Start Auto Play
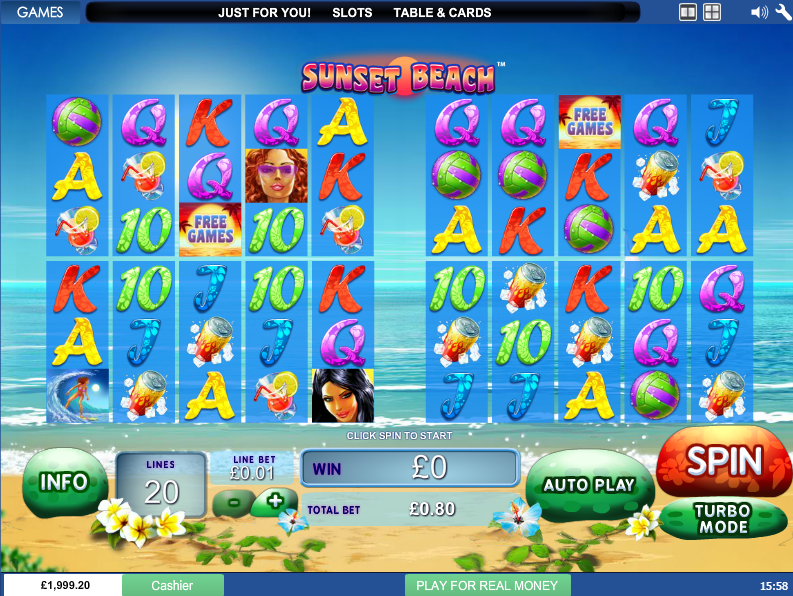Screen dimensions: 793x596 click(589, 485)
